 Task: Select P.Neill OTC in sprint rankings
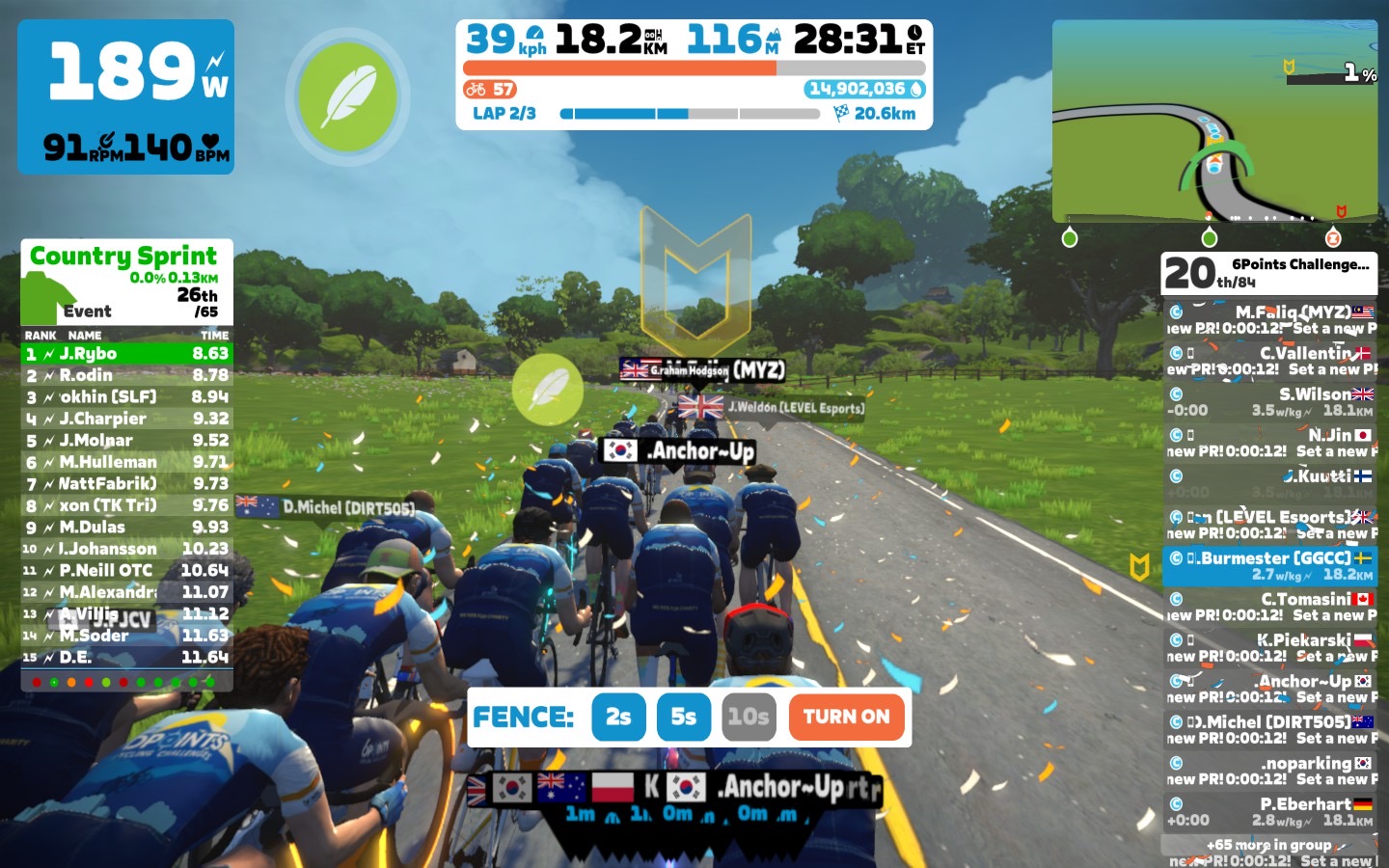point(127,571)
